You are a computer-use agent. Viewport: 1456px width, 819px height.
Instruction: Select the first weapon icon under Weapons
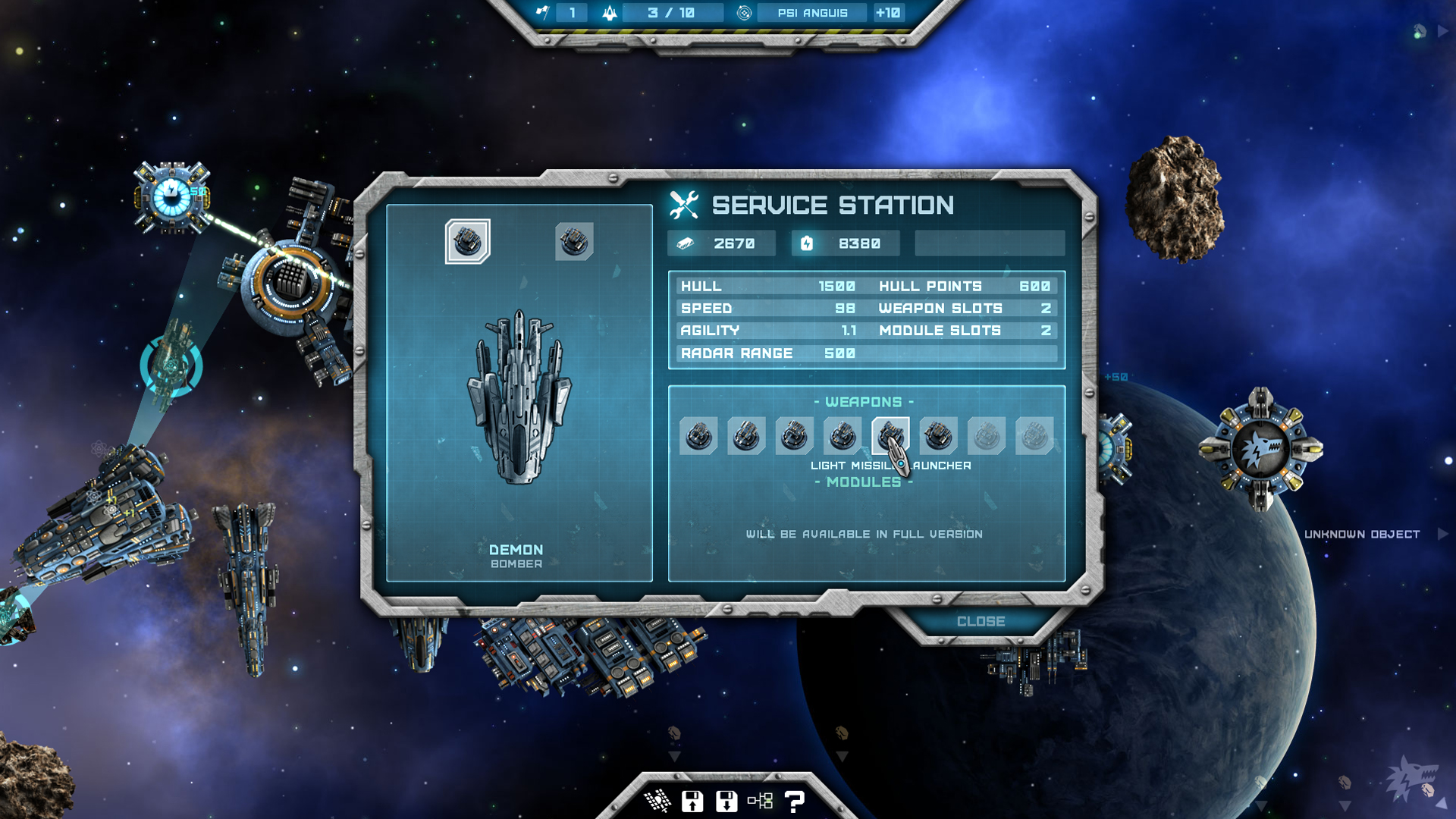698,435
